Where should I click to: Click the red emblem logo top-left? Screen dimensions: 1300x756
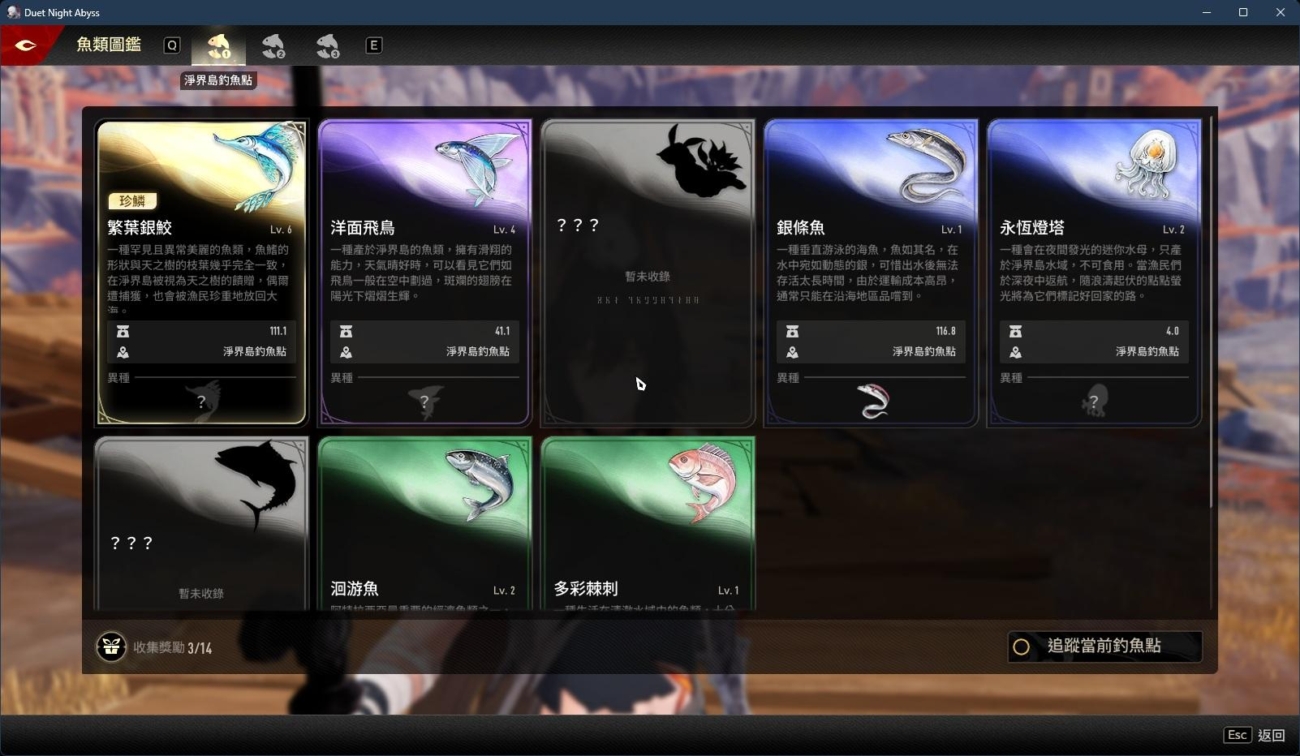[28, 44]
